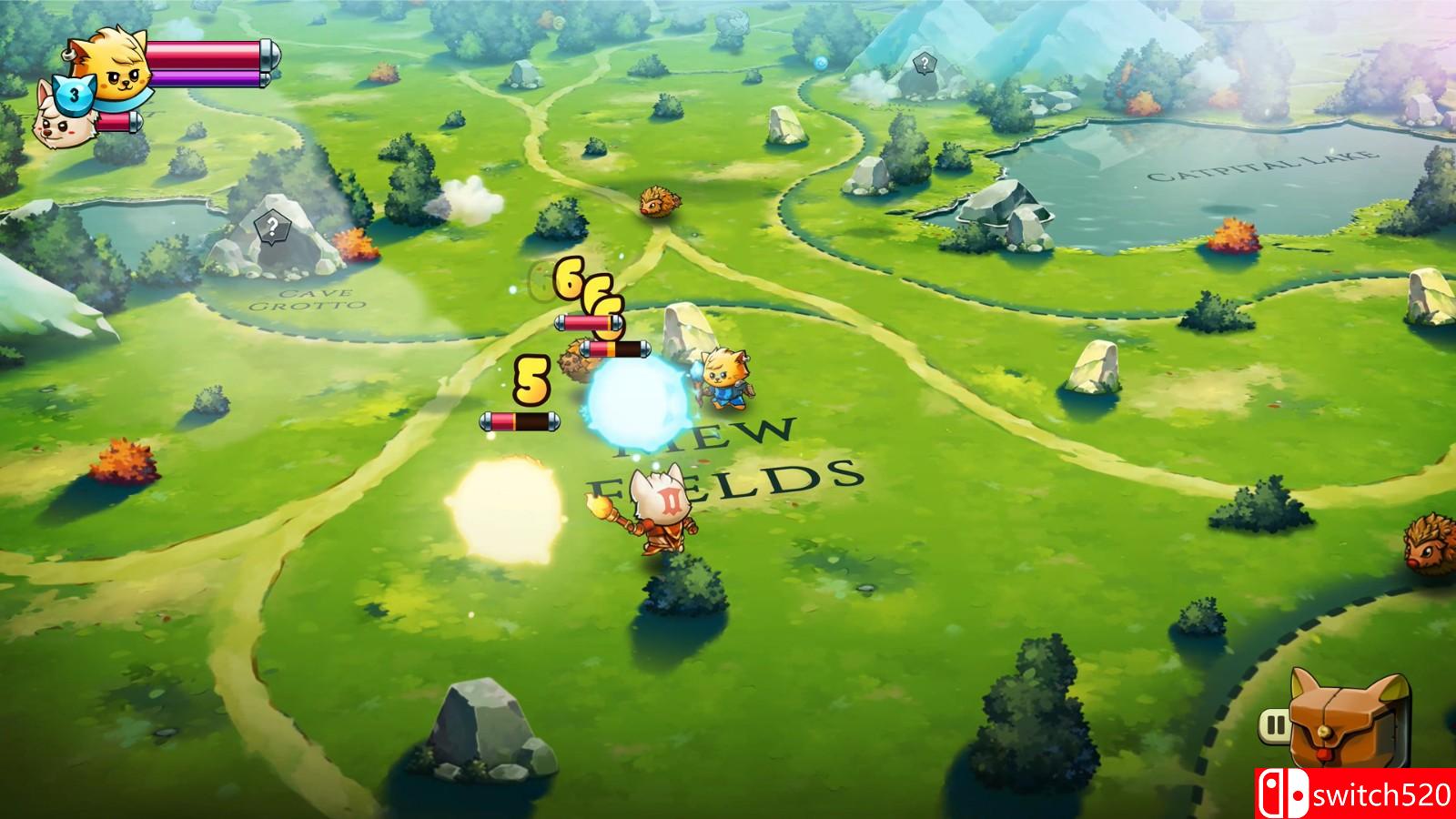Click the question mark marker near the mountains
The width and height of the screenshot is (1456, 819).
click(925, 62)
